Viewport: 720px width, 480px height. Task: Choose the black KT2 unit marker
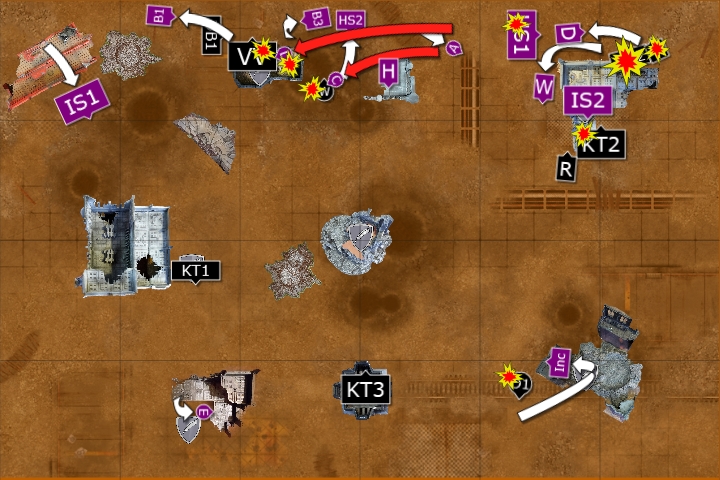(603, 145)
